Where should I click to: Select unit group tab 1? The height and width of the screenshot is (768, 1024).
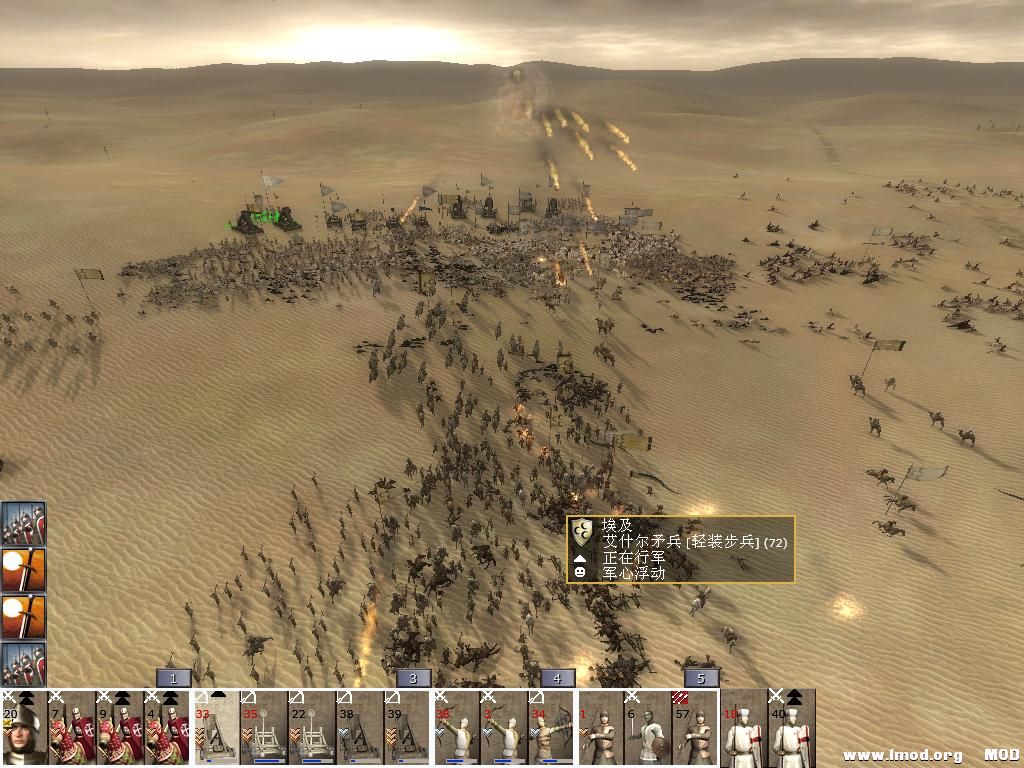pos(173,678)
